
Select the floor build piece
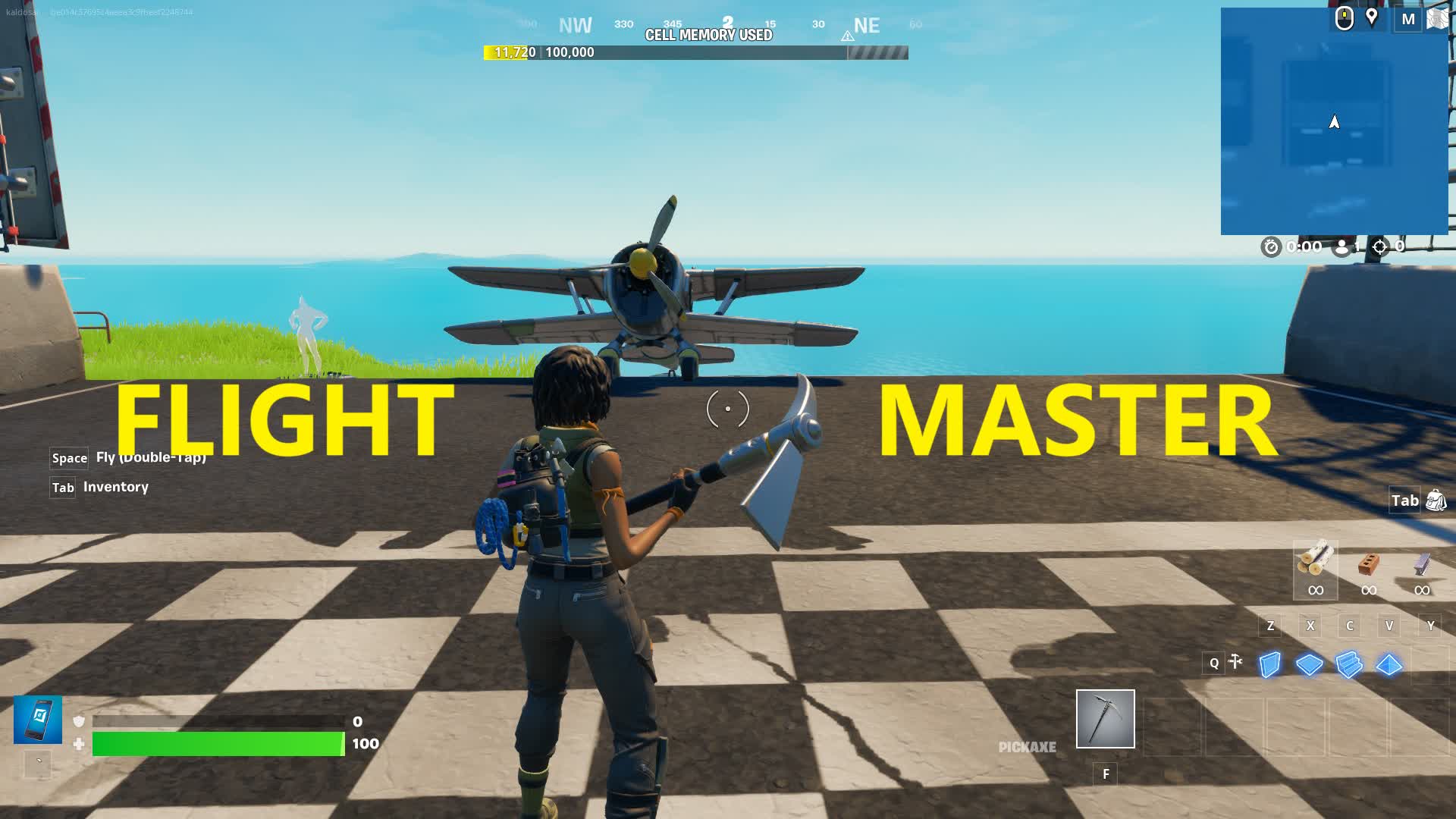click(x=1309, y=663)
